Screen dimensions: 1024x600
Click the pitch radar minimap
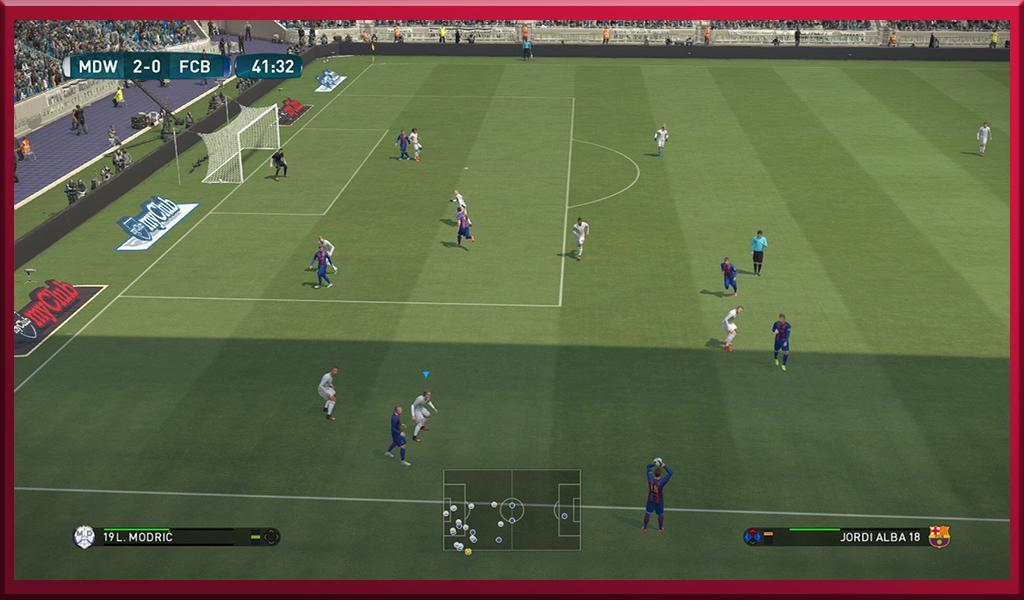tap(512, 510)
